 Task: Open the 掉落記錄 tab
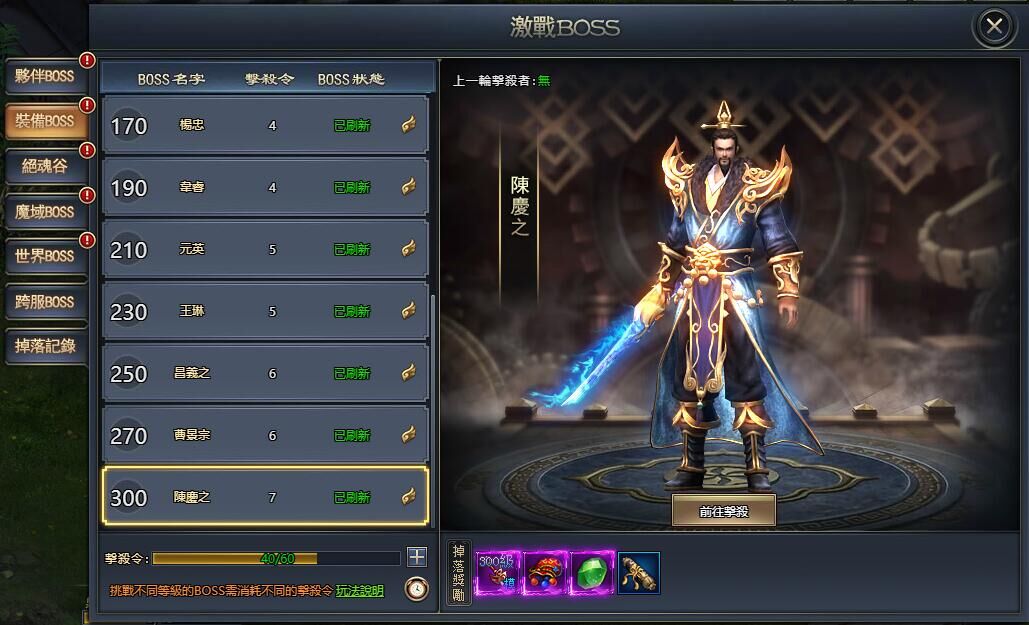pos(45,346)
